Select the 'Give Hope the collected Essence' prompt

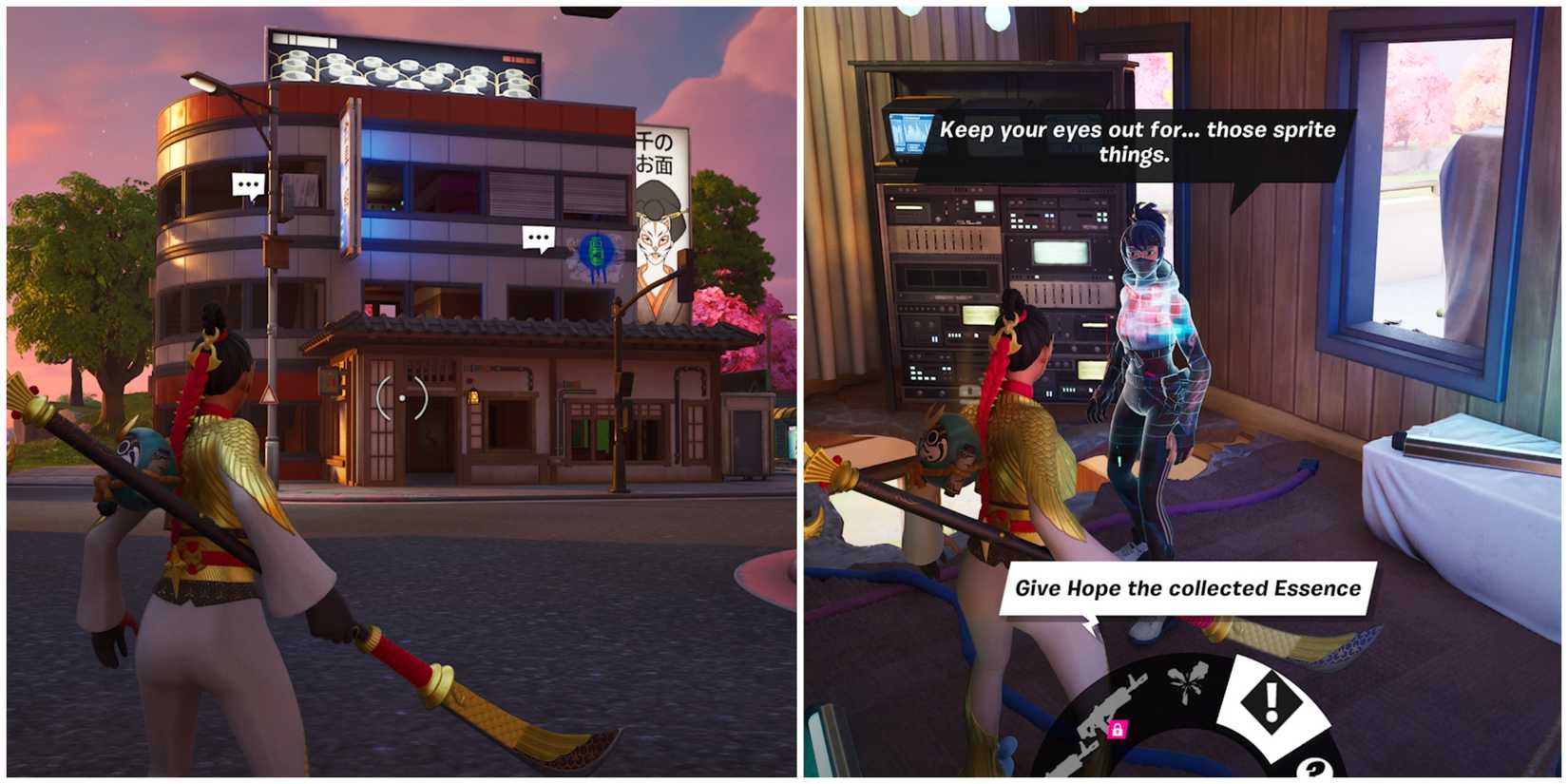[x=1189, y=588]
